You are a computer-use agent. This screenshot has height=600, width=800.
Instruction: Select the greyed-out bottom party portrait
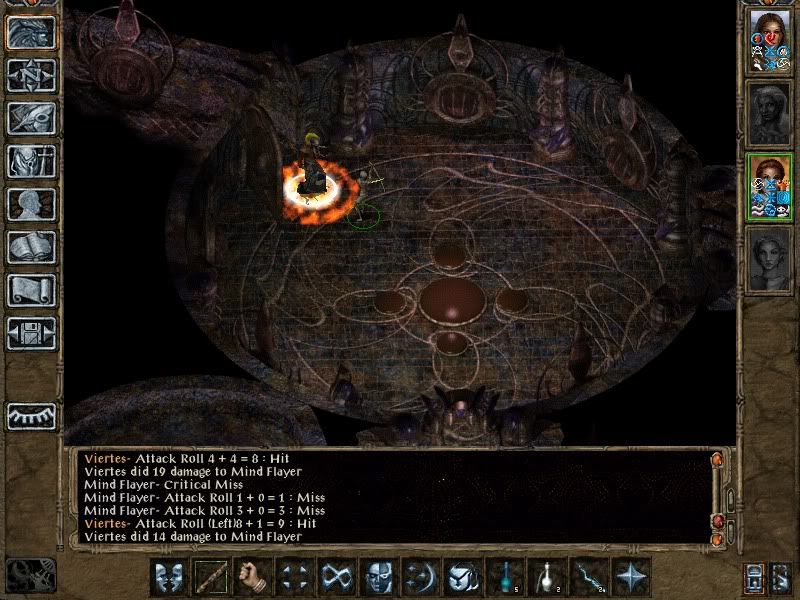click(769, 260)
